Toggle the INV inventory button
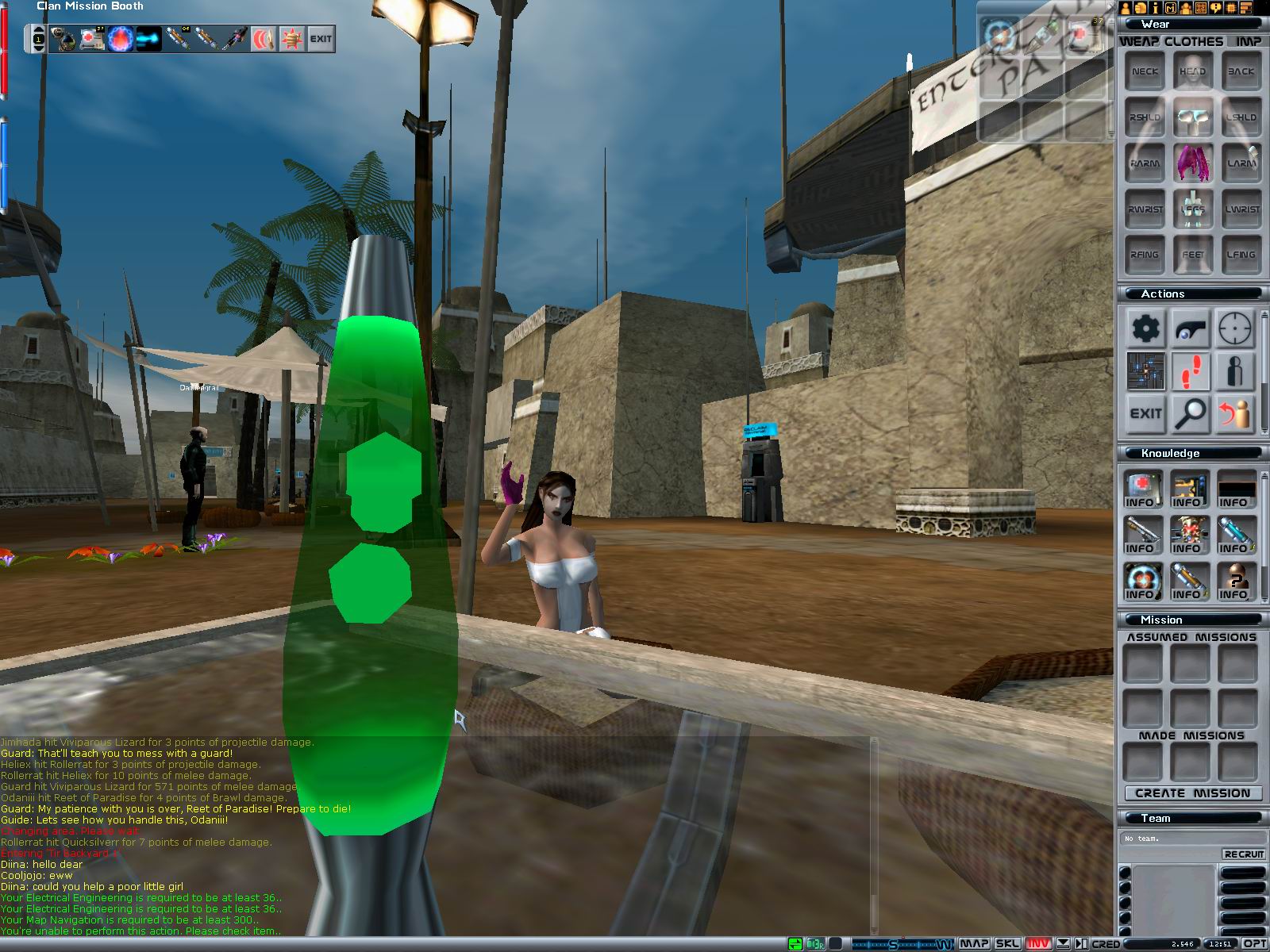The width and height of the screenshot is (1270, 952). coord(1039,944)
